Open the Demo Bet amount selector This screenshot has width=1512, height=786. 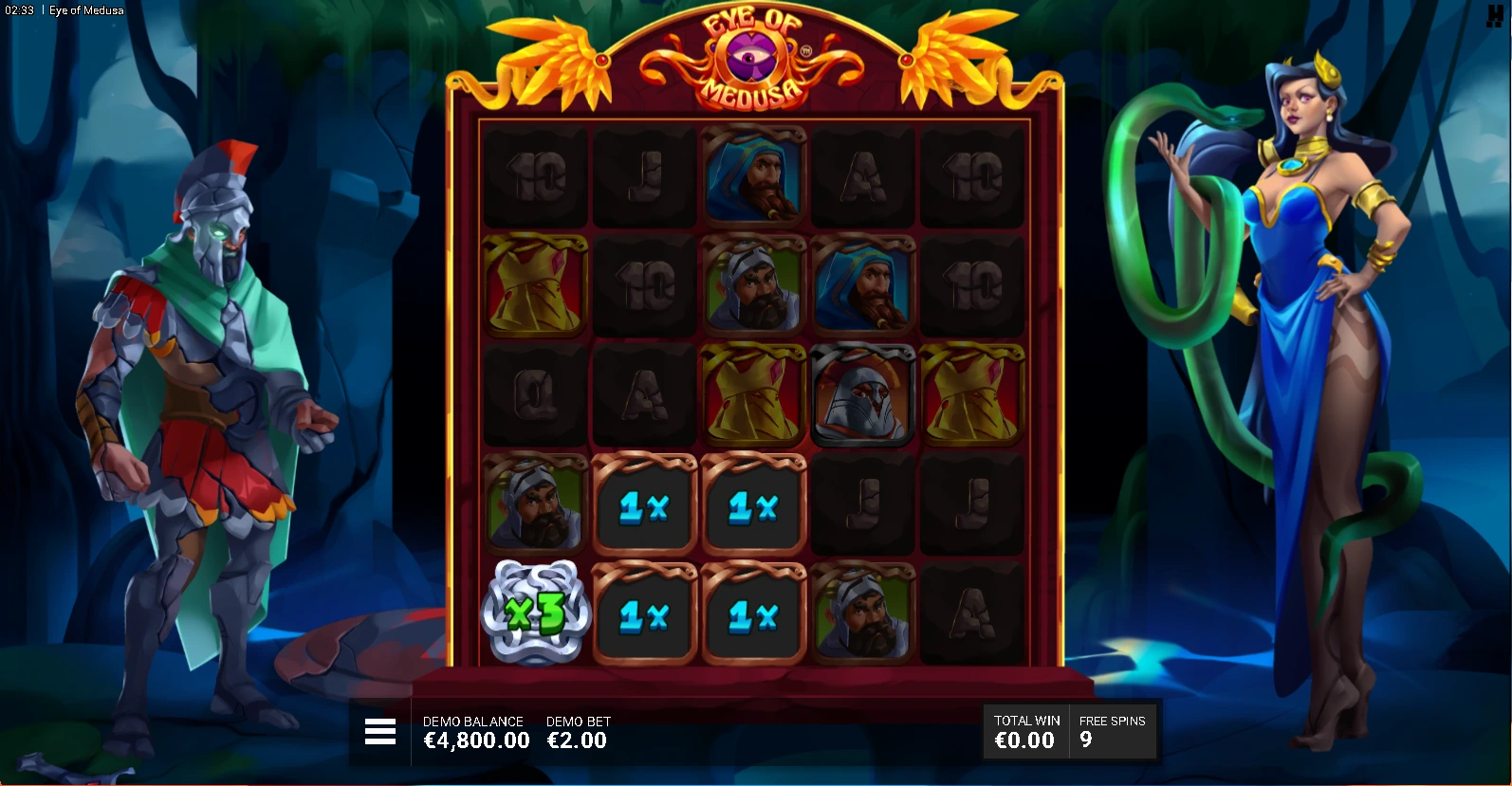click(578, 733)
